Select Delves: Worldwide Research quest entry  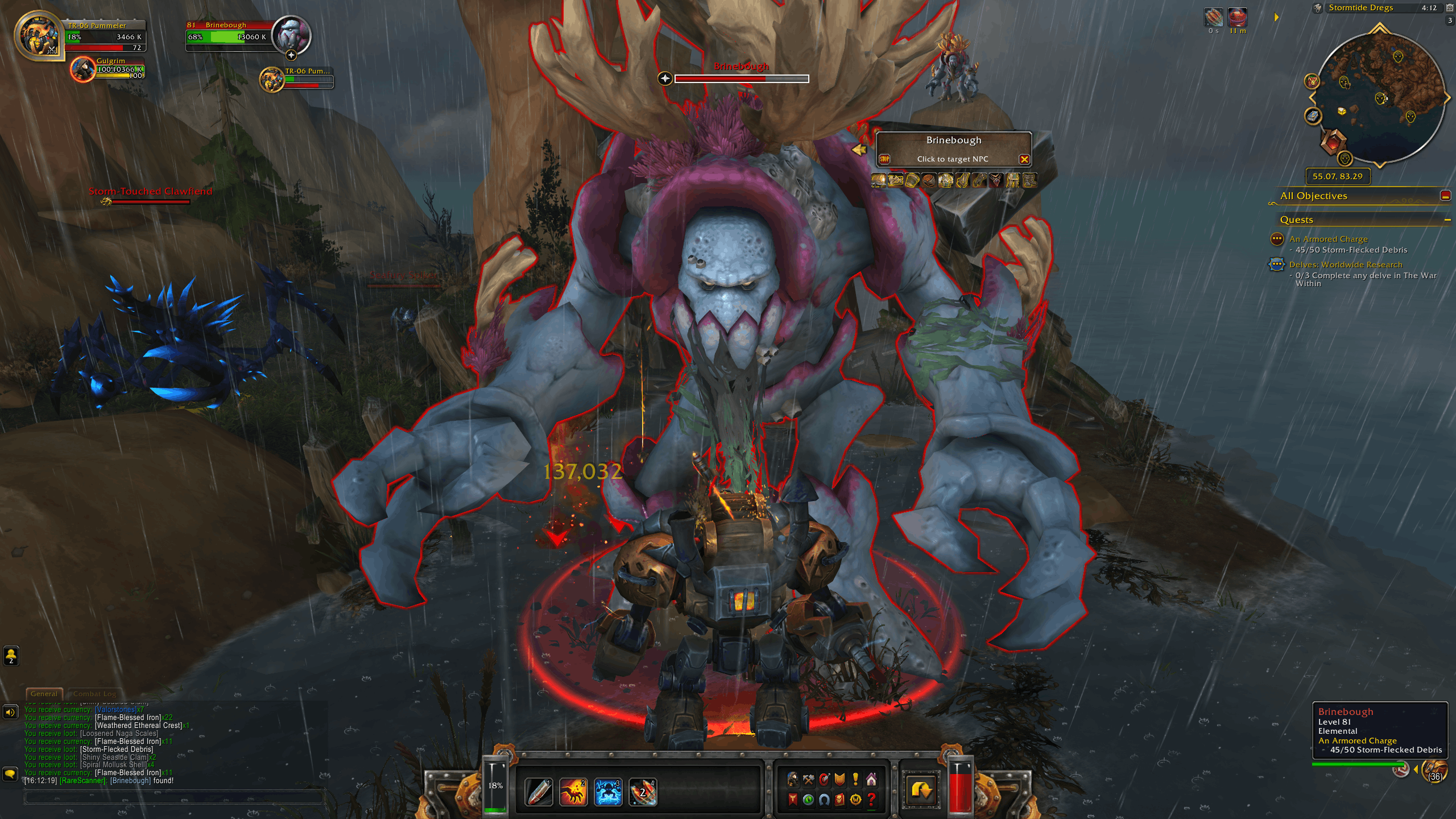point(1345,265)
